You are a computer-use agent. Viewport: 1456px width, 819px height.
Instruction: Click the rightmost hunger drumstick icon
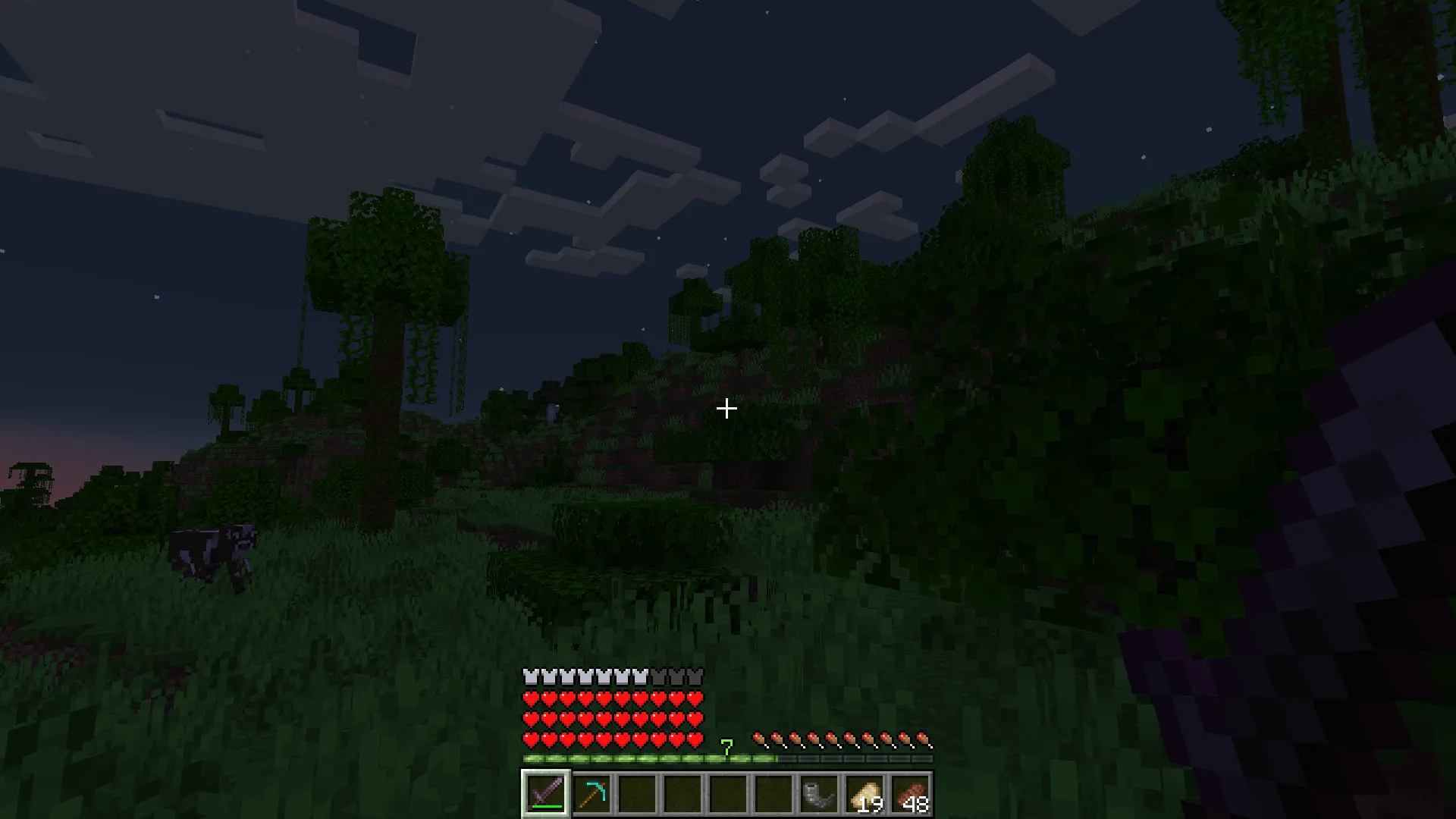point(924,739)
